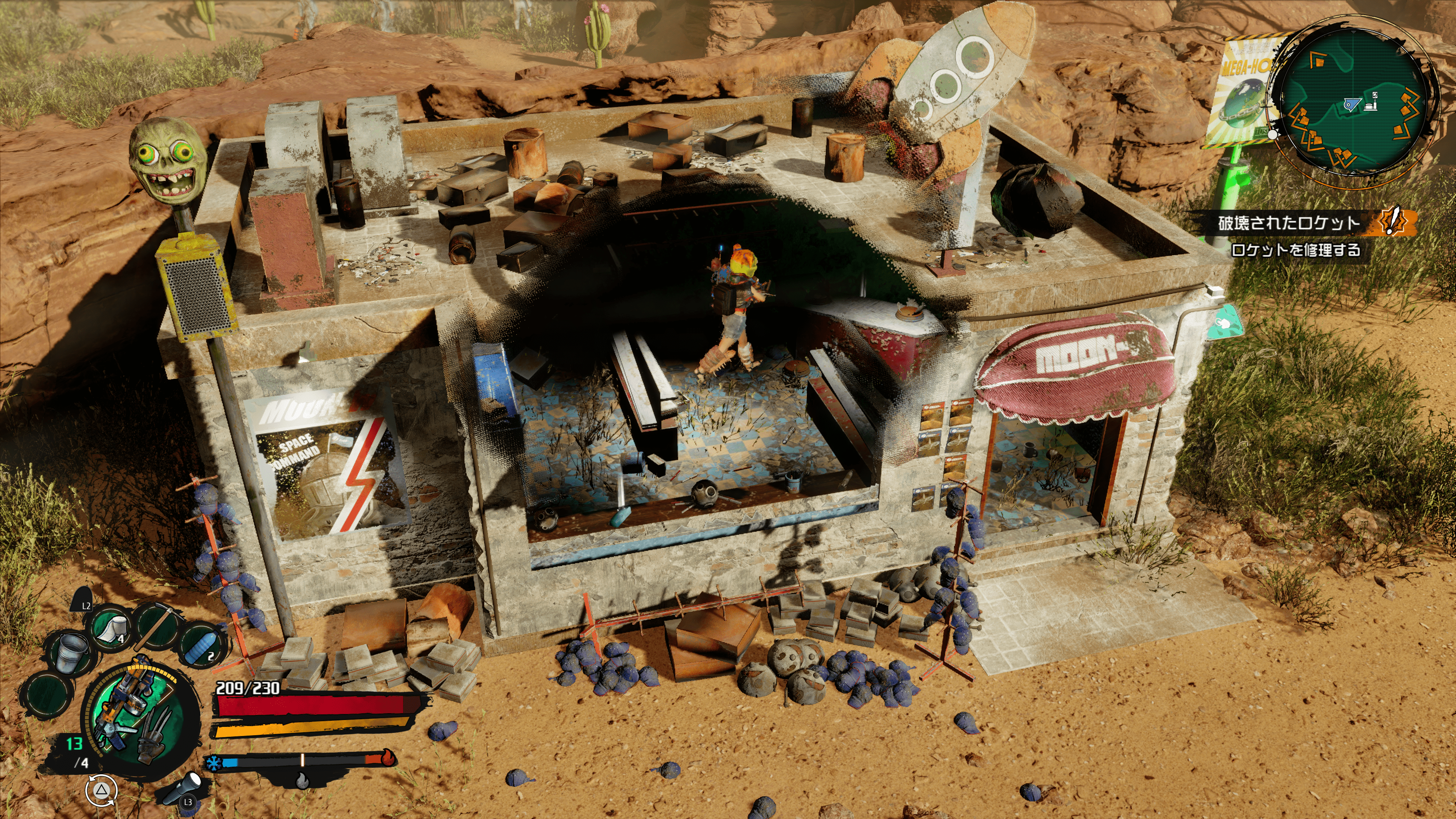The width and height of the screenshot is (1456, 819).
Task: Choose the pickaxe quick slot
Action: pyautogui.click(x=154, y=626)
